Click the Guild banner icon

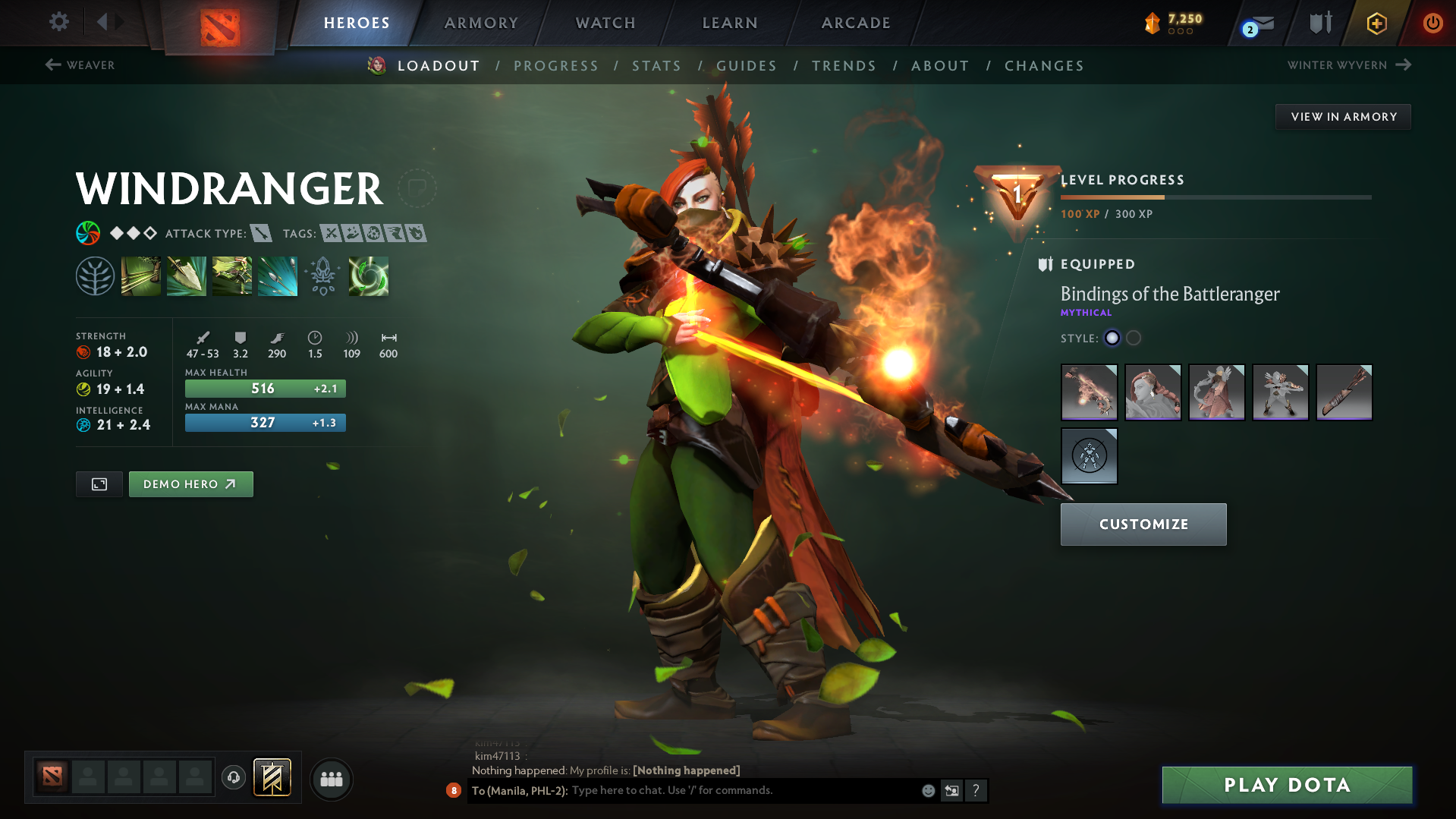click(x=272, y=778)
